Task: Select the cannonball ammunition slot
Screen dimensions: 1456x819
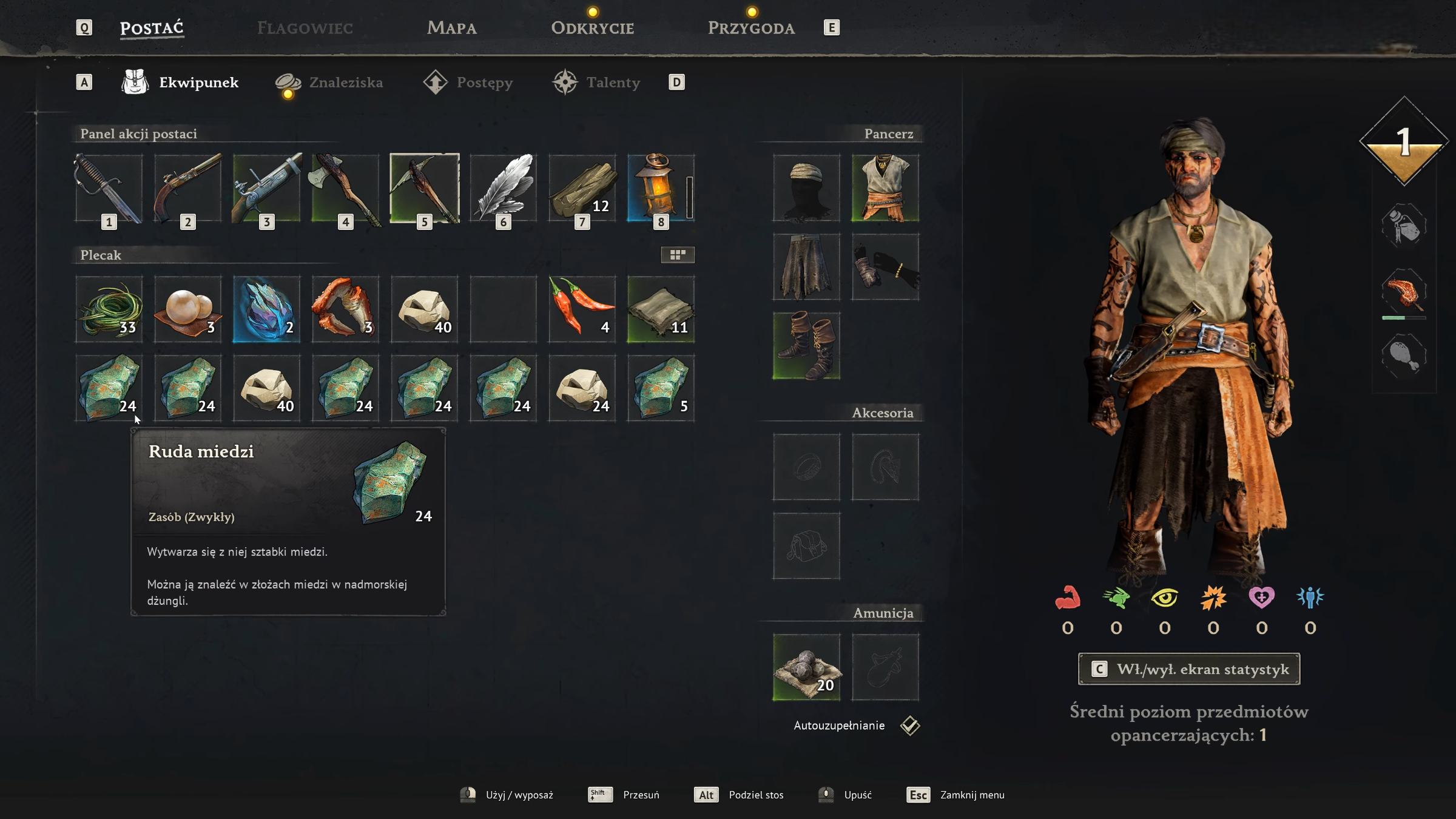Action: 806,667
